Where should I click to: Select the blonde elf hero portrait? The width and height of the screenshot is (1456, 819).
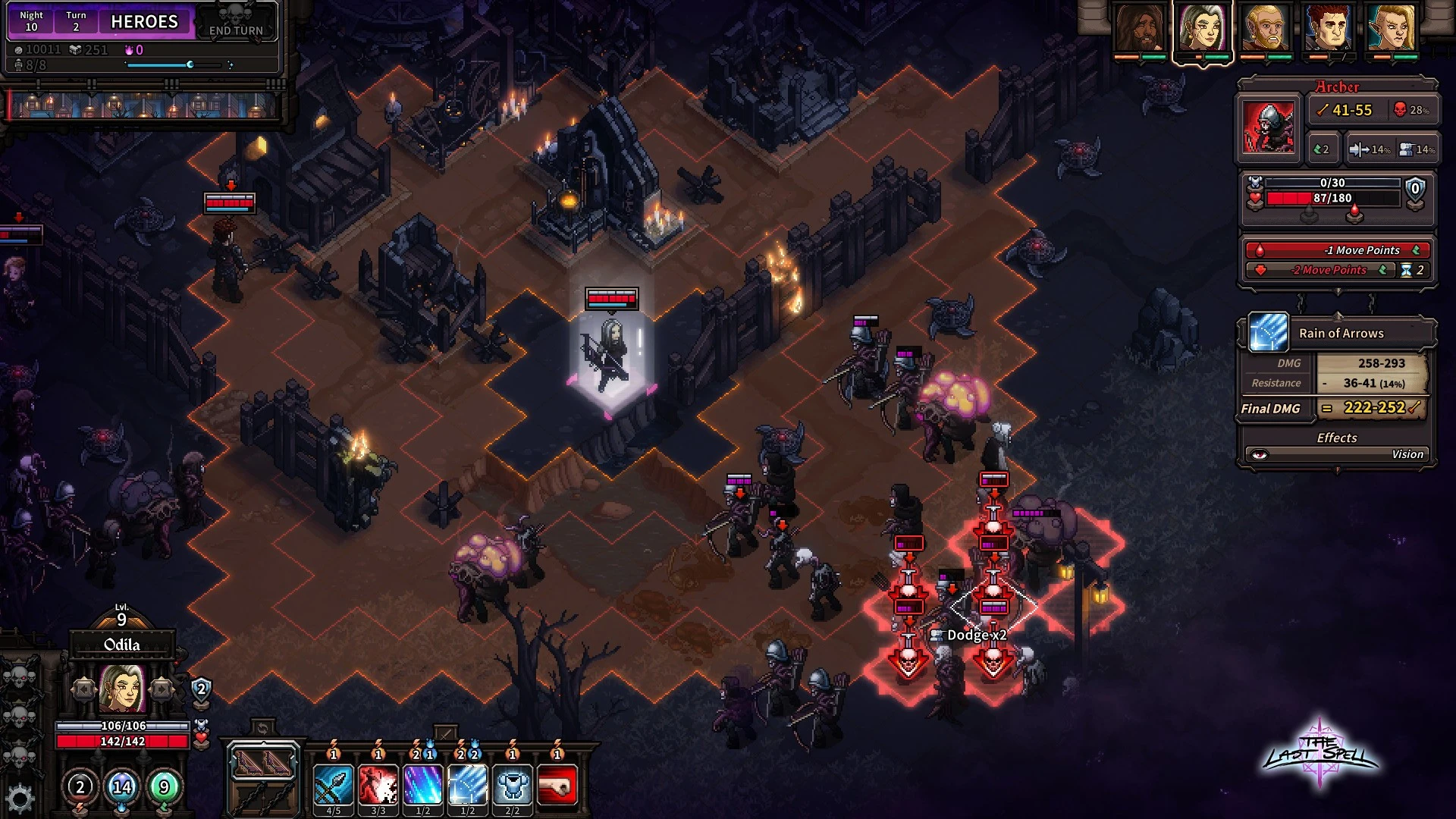click(1392, 29)
